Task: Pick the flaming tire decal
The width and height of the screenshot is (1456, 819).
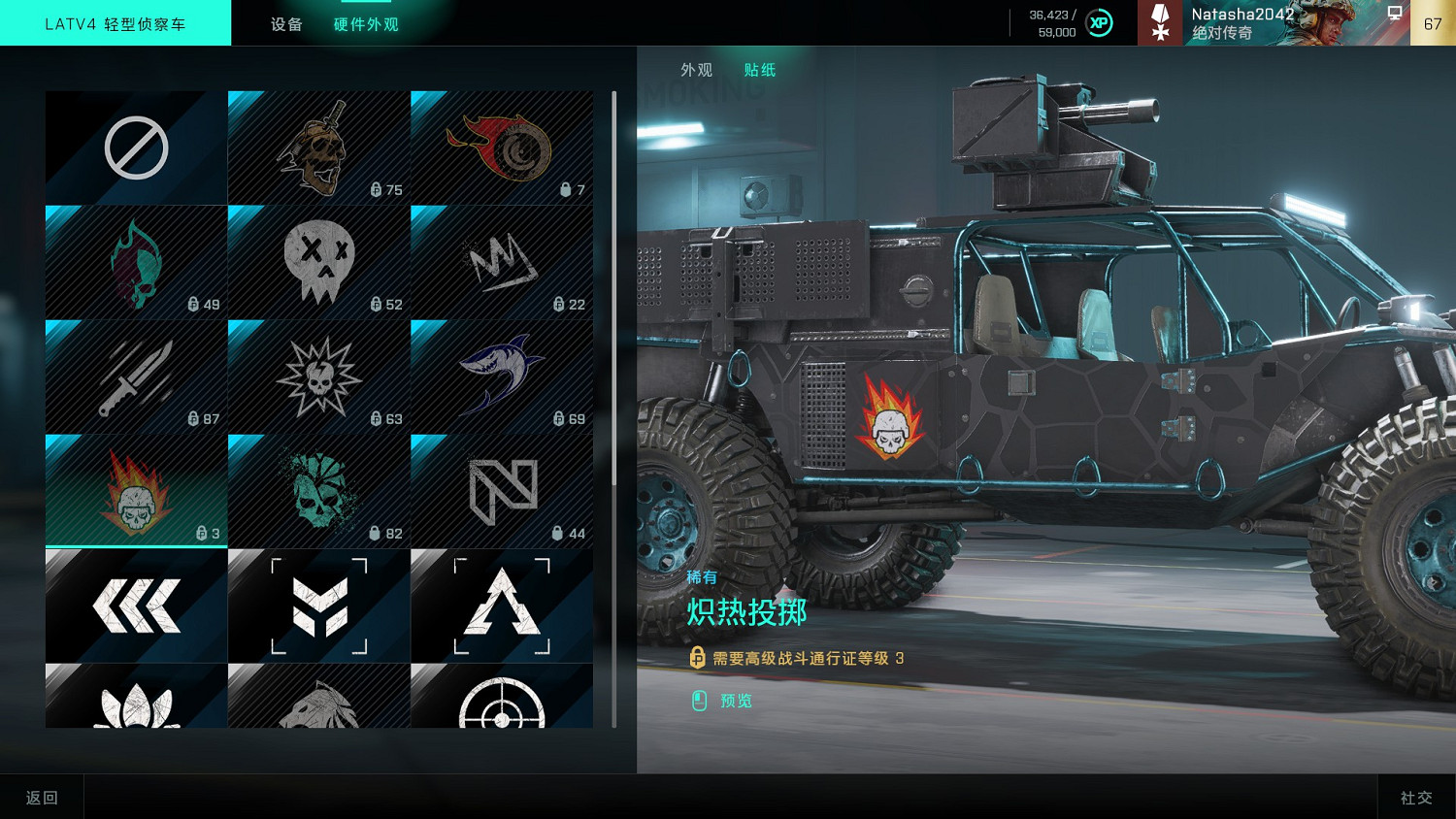Action: click(x=501, y=147)
